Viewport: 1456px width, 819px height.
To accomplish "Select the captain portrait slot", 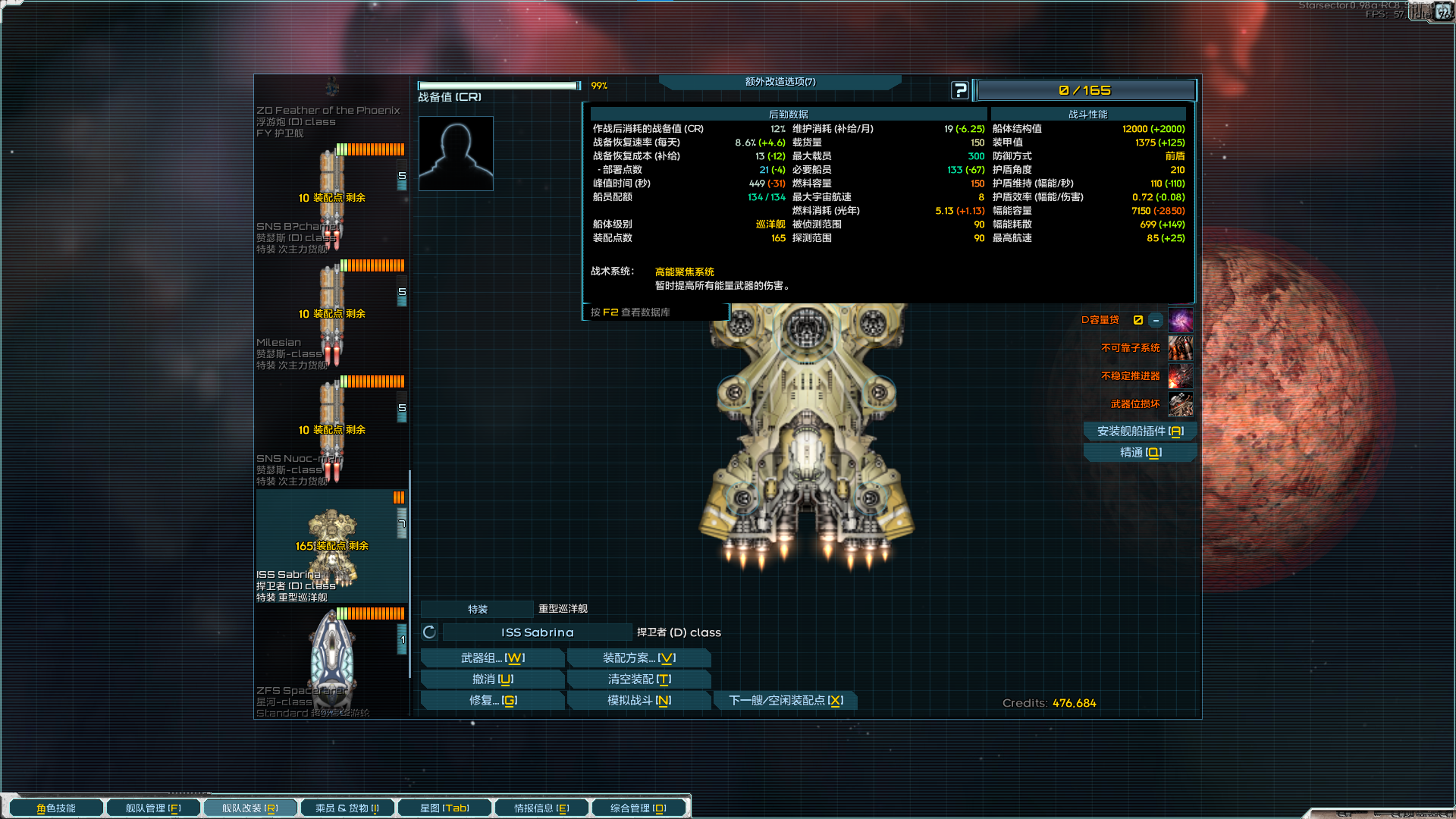I will tap(456, 153).
